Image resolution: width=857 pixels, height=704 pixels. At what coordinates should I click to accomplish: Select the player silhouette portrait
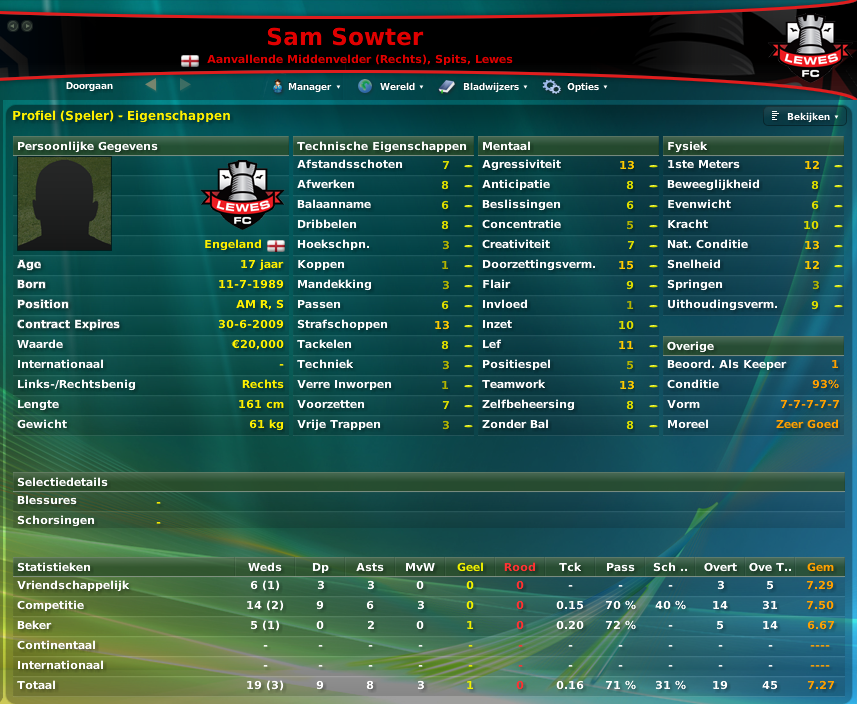coord(64,203)
